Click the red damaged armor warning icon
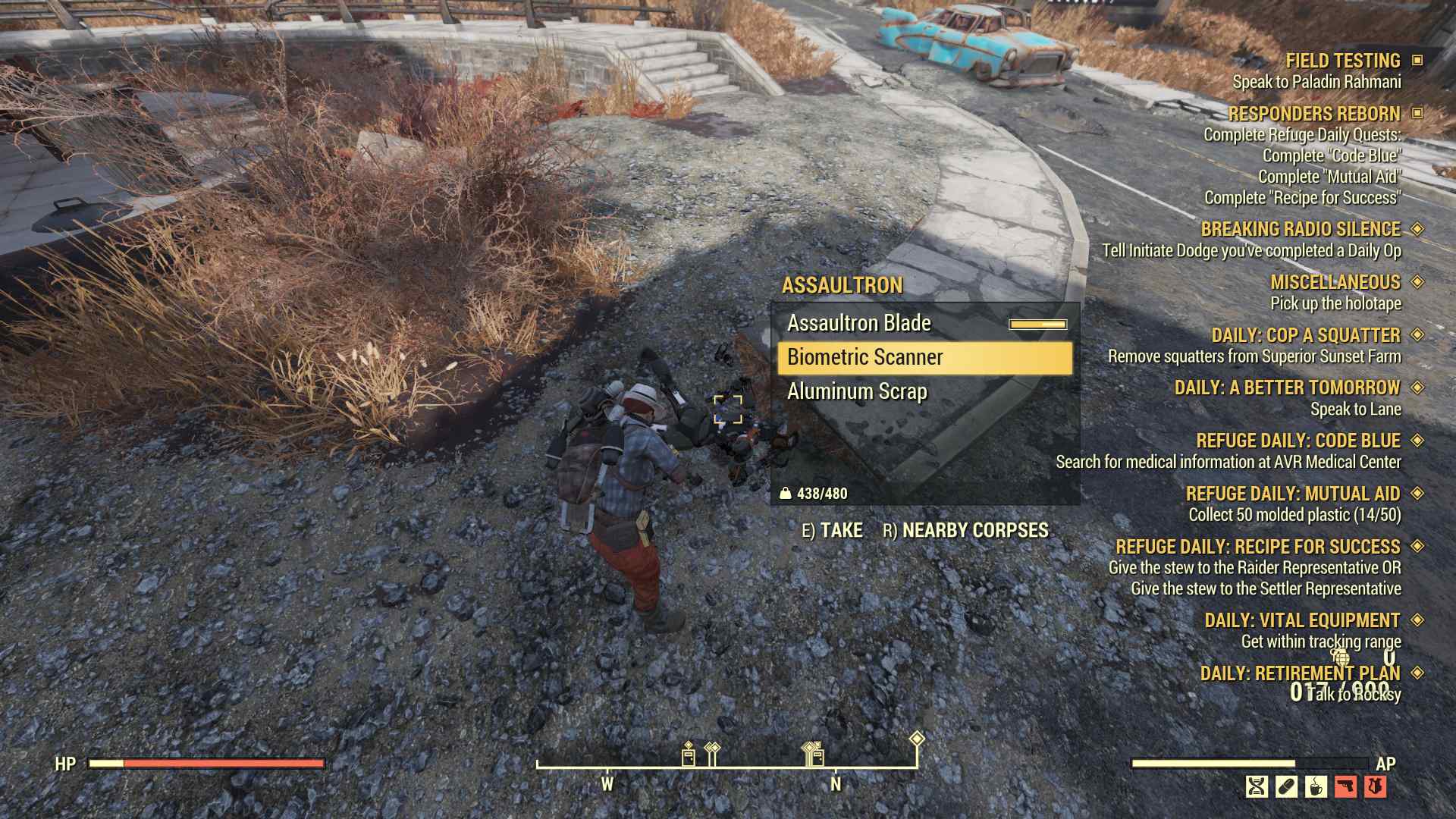The width and height of the screenshot is (1456, 819). click(1375, 786)
